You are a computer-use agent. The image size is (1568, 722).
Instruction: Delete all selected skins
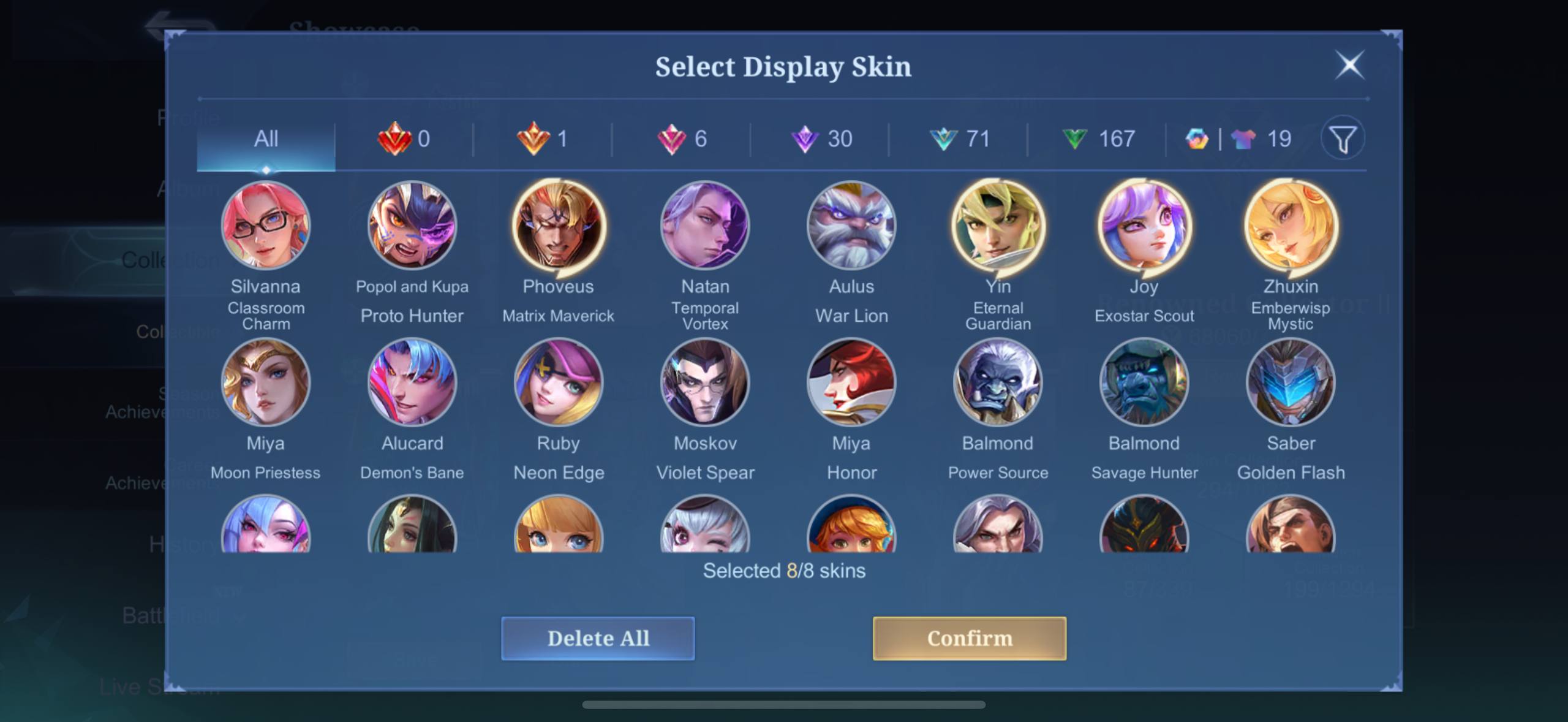coord(598,638)
